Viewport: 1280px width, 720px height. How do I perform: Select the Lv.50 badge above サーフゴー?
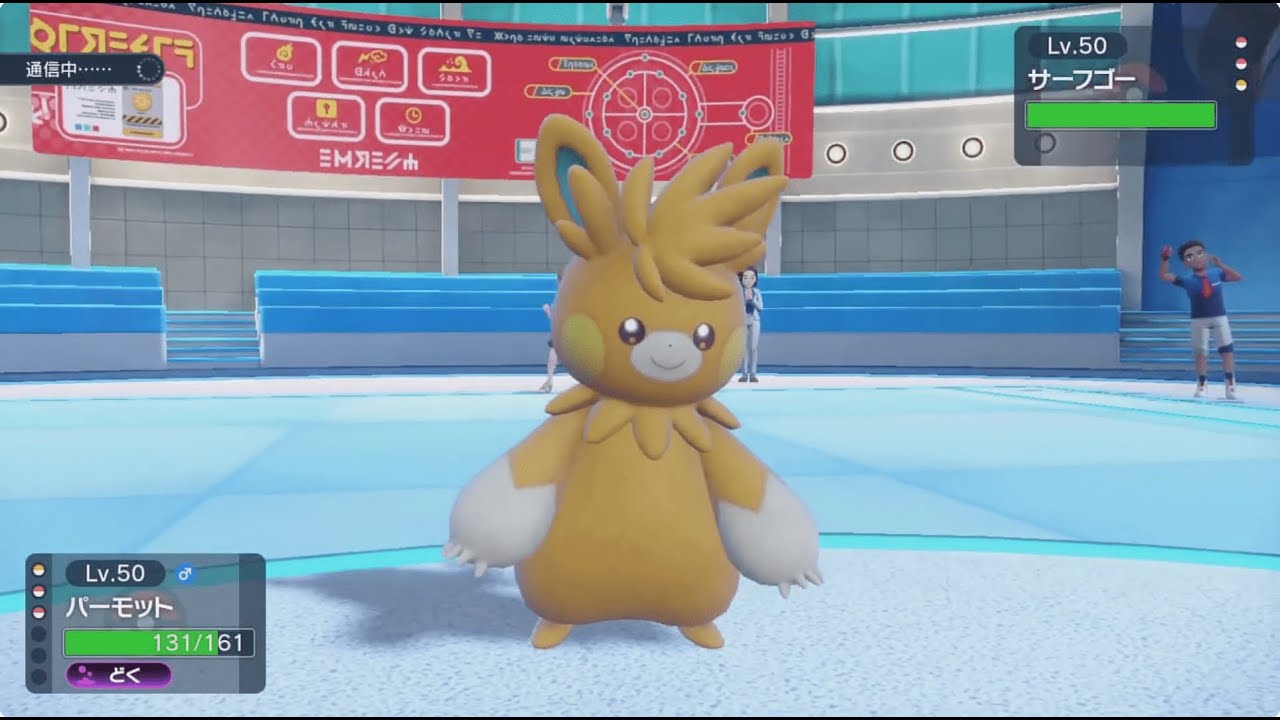tap(1077, 46)
